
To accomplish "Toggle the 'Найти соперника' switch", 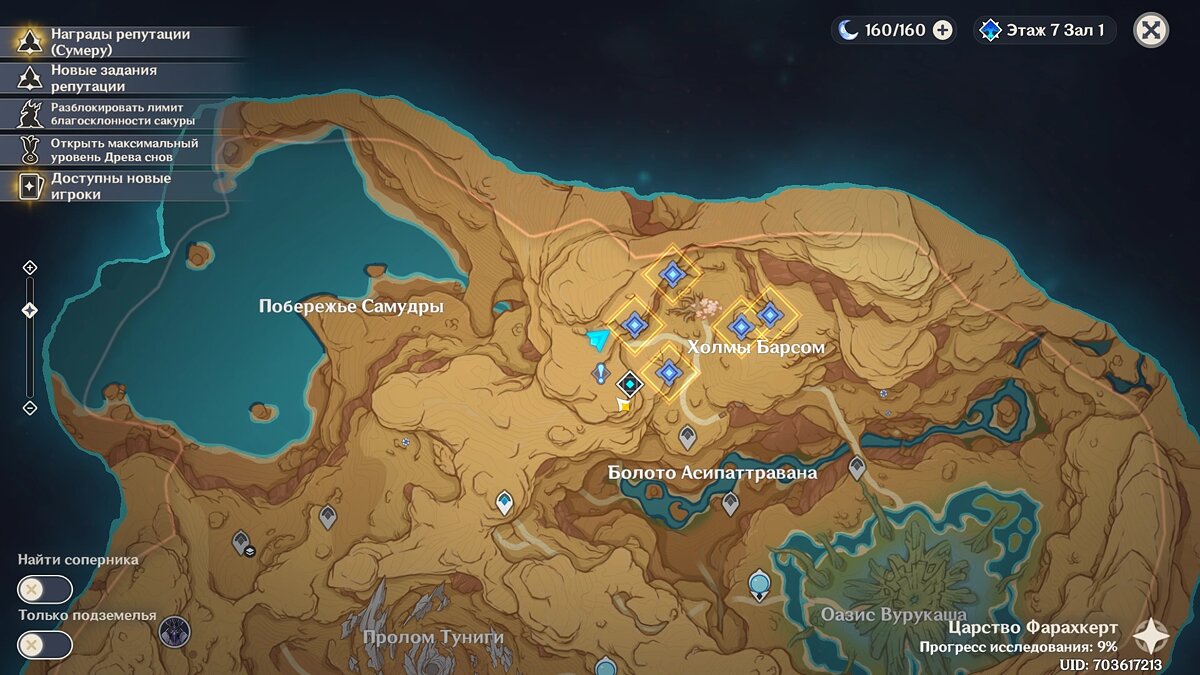I will (x=45, y=590).
